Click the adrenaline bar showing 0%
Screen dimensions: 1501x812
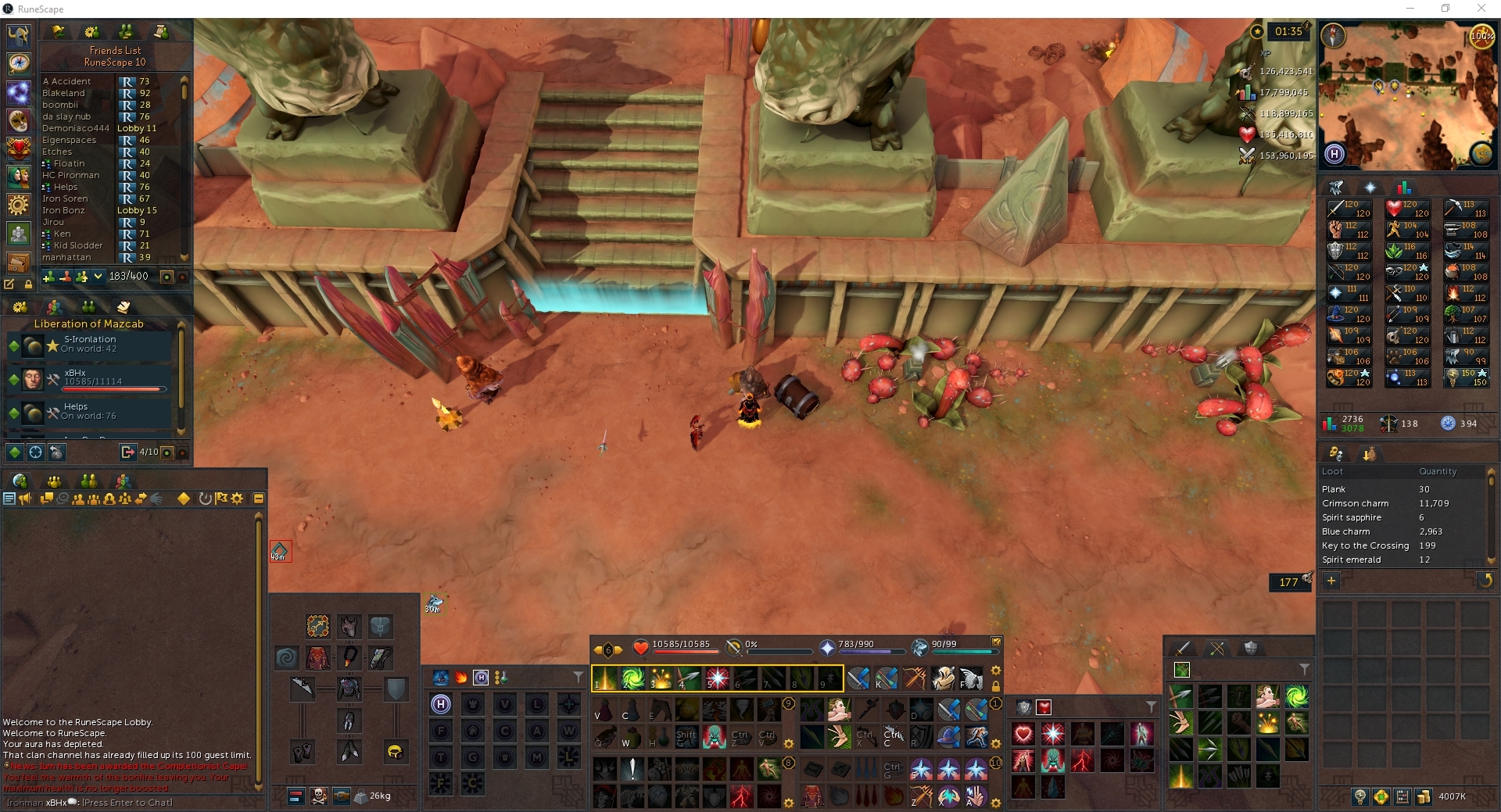[779, 653]
